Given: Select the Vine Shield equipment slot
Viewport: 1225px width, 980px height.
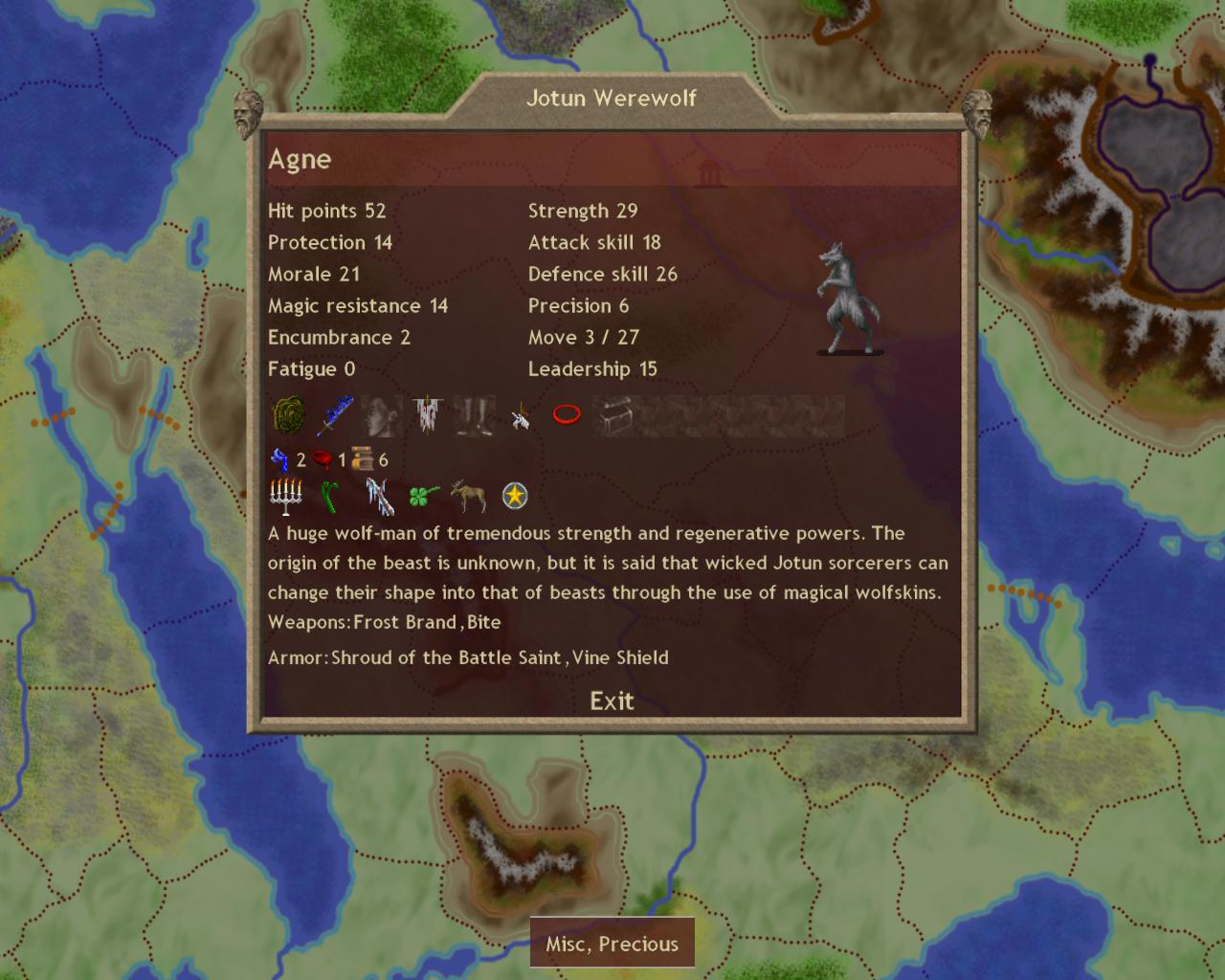Looking at the screenshot, I should [x=288, y=415].
